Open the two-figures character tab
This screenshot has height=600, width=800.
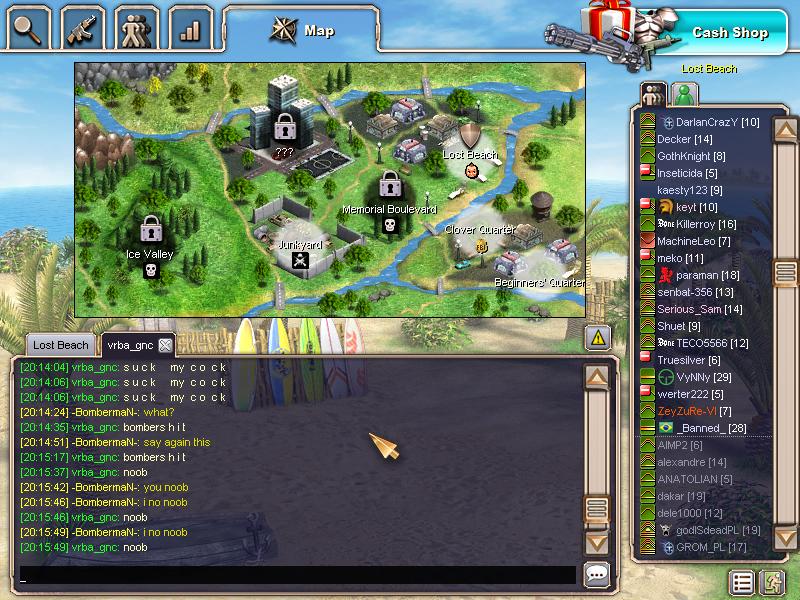coord(137,27)
